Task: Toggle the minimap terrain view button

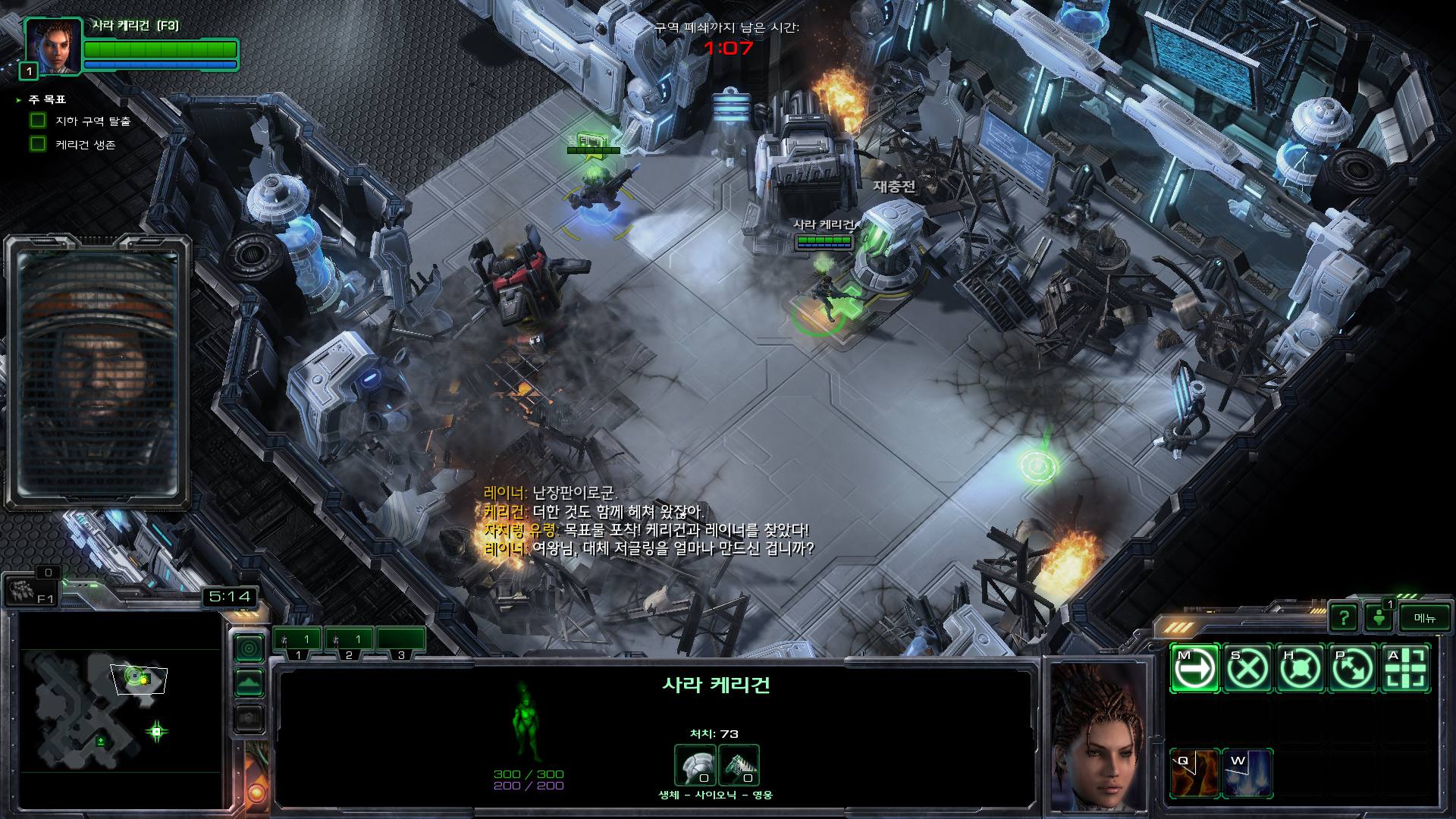Action: tap(249, 683)
